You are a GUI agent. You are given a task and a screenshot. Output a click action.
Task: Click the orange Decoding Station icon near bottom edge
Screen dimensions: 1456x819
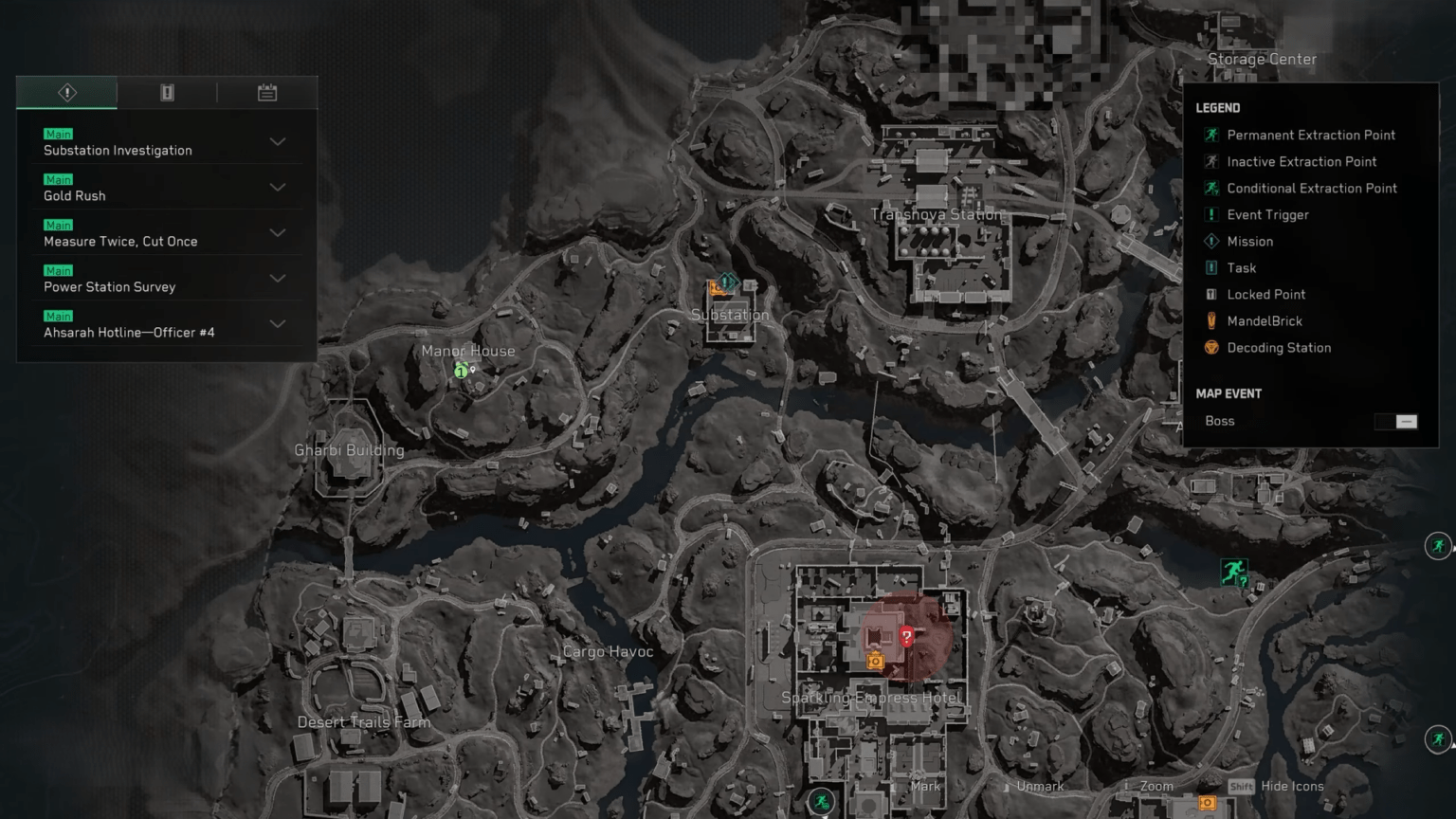tap(1206, 803)
